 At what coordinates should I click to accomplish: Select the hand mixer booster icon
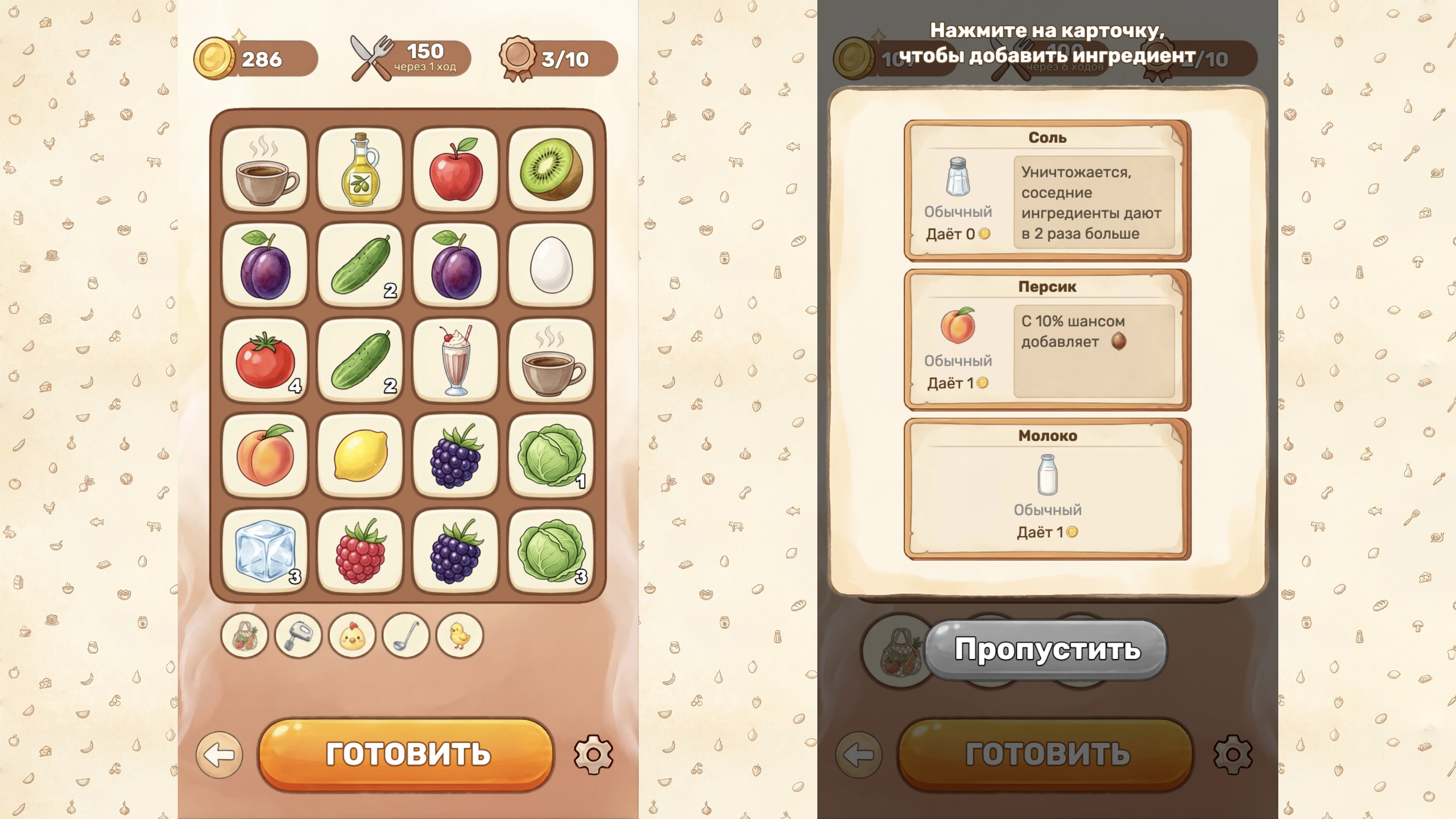click(299, 636)
